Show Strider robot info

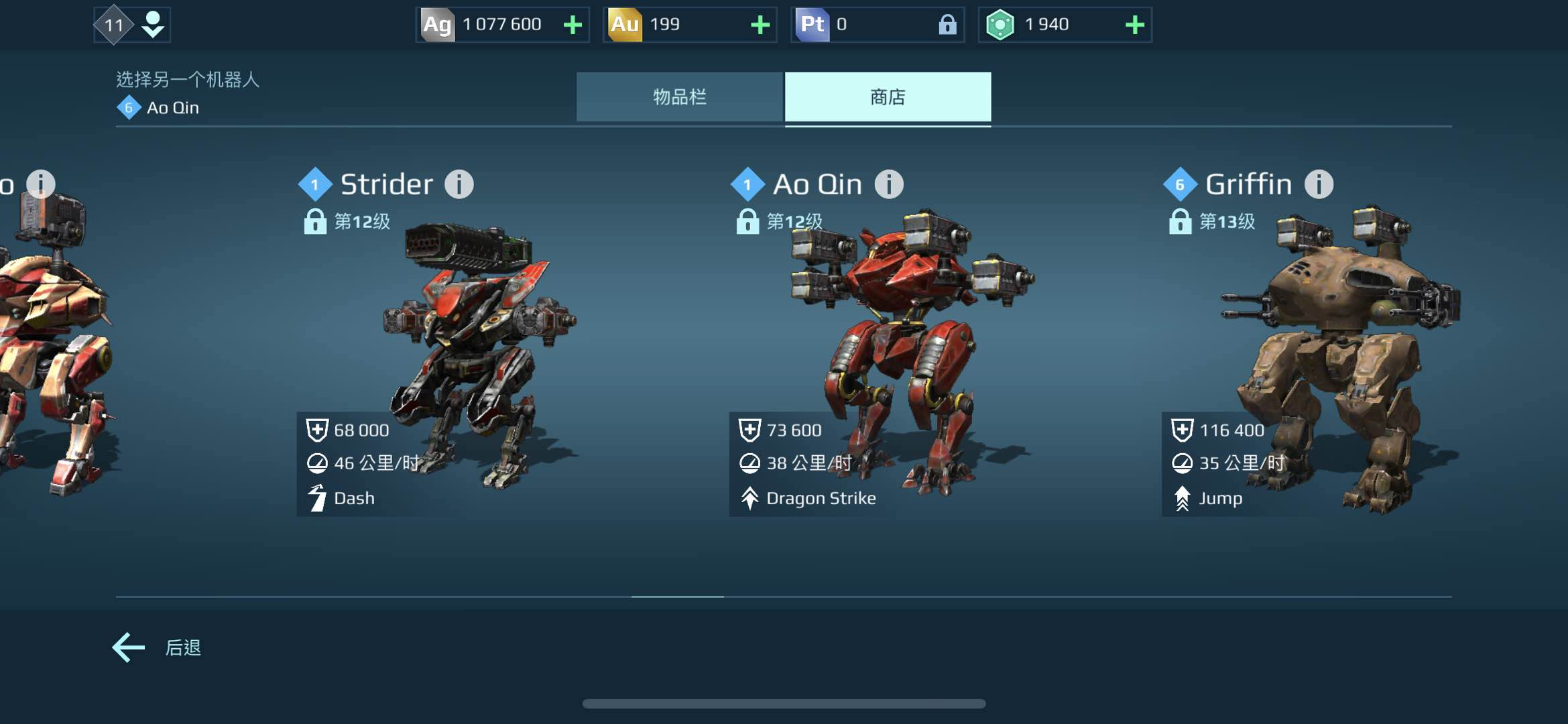(459, 184)
